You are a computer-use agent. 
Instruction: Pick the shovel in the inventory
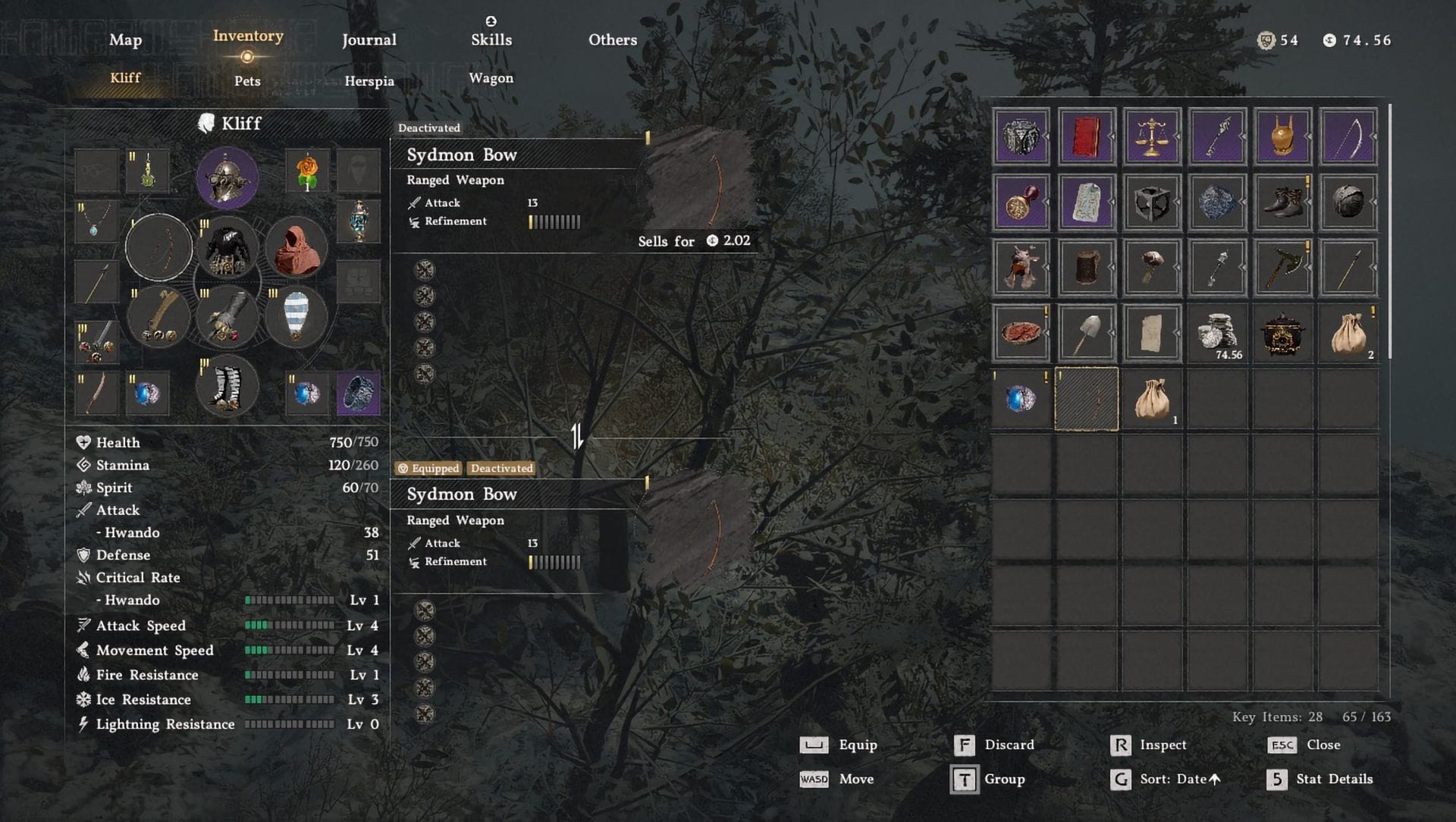tap(1086, 333)
